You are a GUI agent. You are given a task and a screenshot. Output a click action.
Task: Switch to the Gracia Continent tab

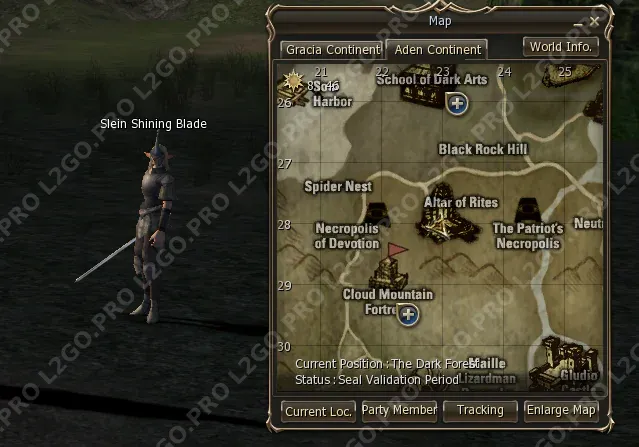(331, 49)
